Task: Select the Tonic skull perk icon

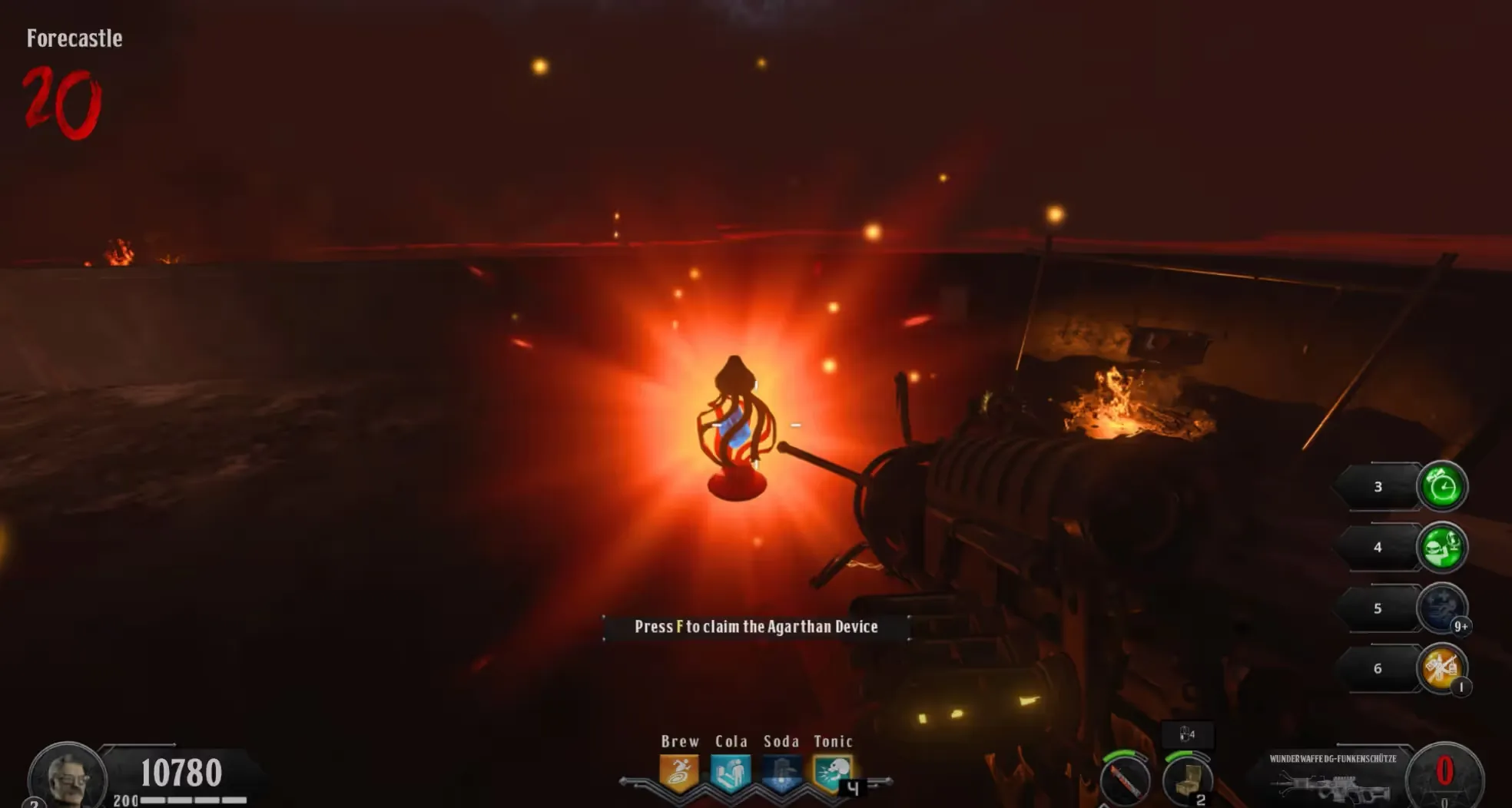Action: pyautogui.click(x=832, y=773)
